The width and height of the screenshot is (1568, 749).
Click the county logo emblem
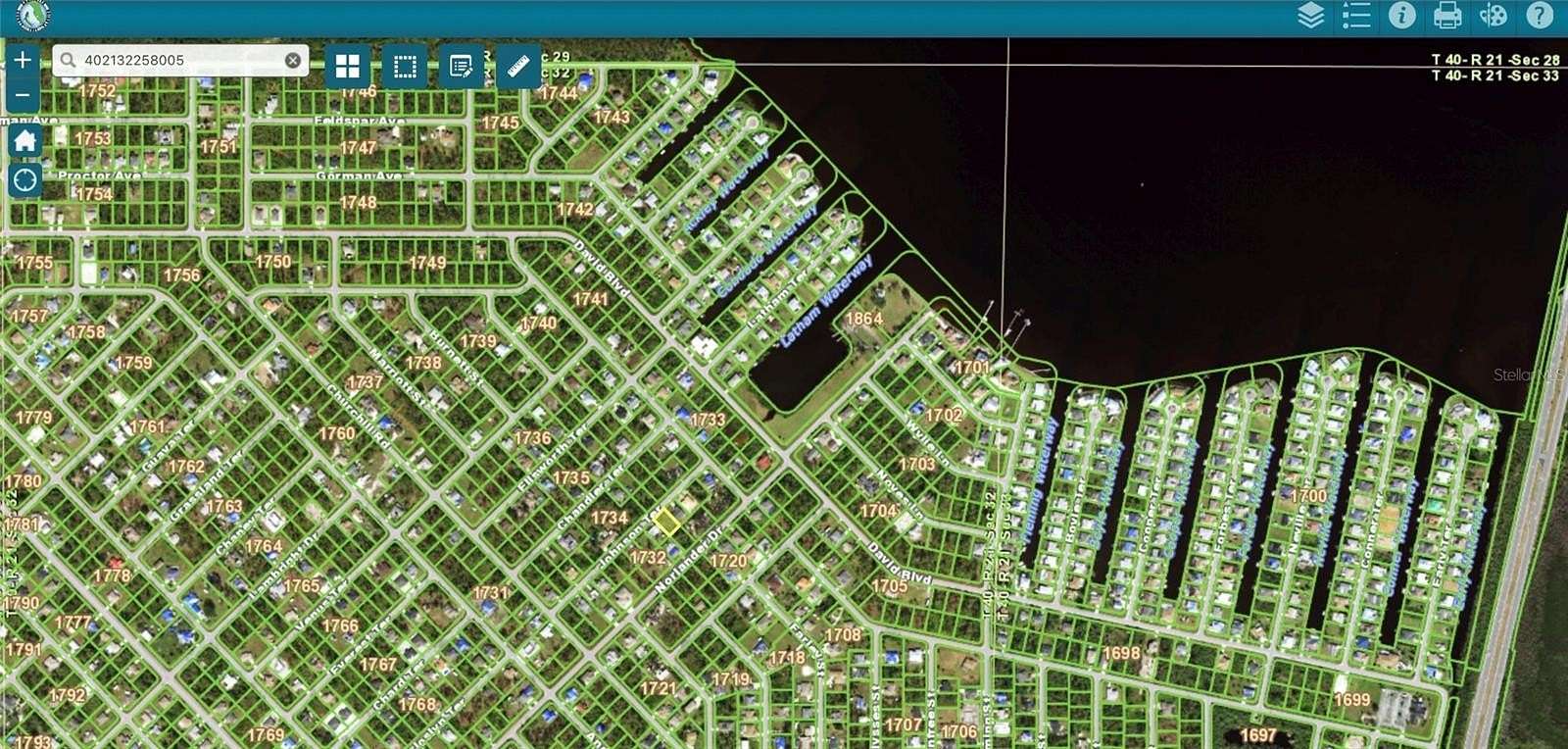29,15
